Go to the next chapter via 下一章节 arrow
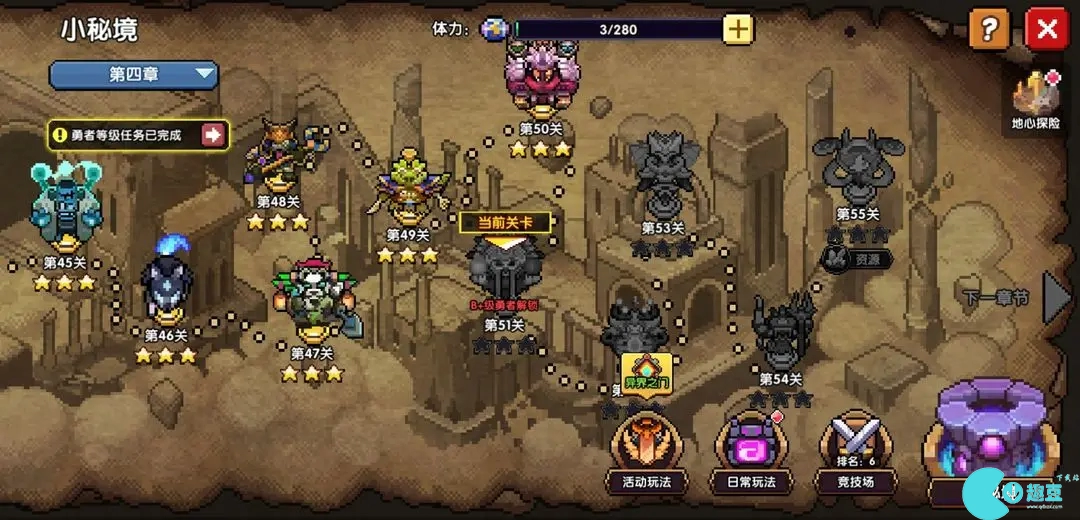Image resolution: width=1080 pixels, height=520 pixels. (1056, 296)
